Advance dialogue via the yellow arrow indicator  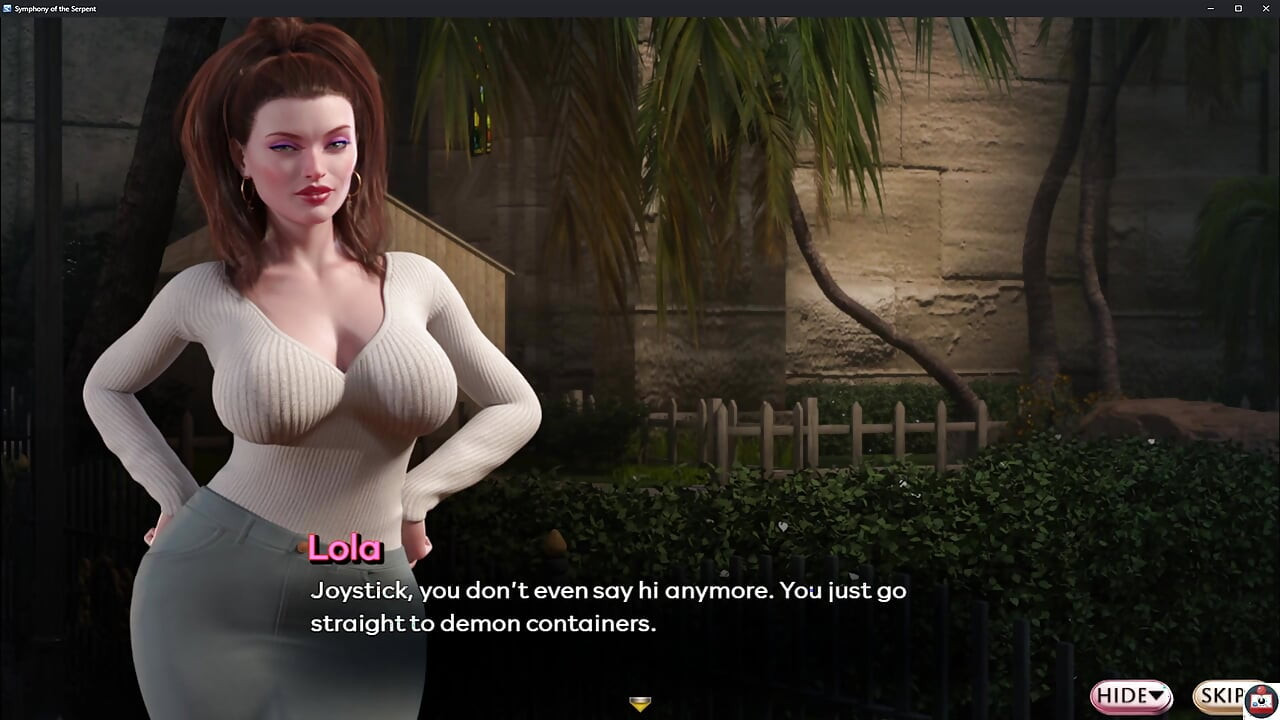click(x=640, y=704)
